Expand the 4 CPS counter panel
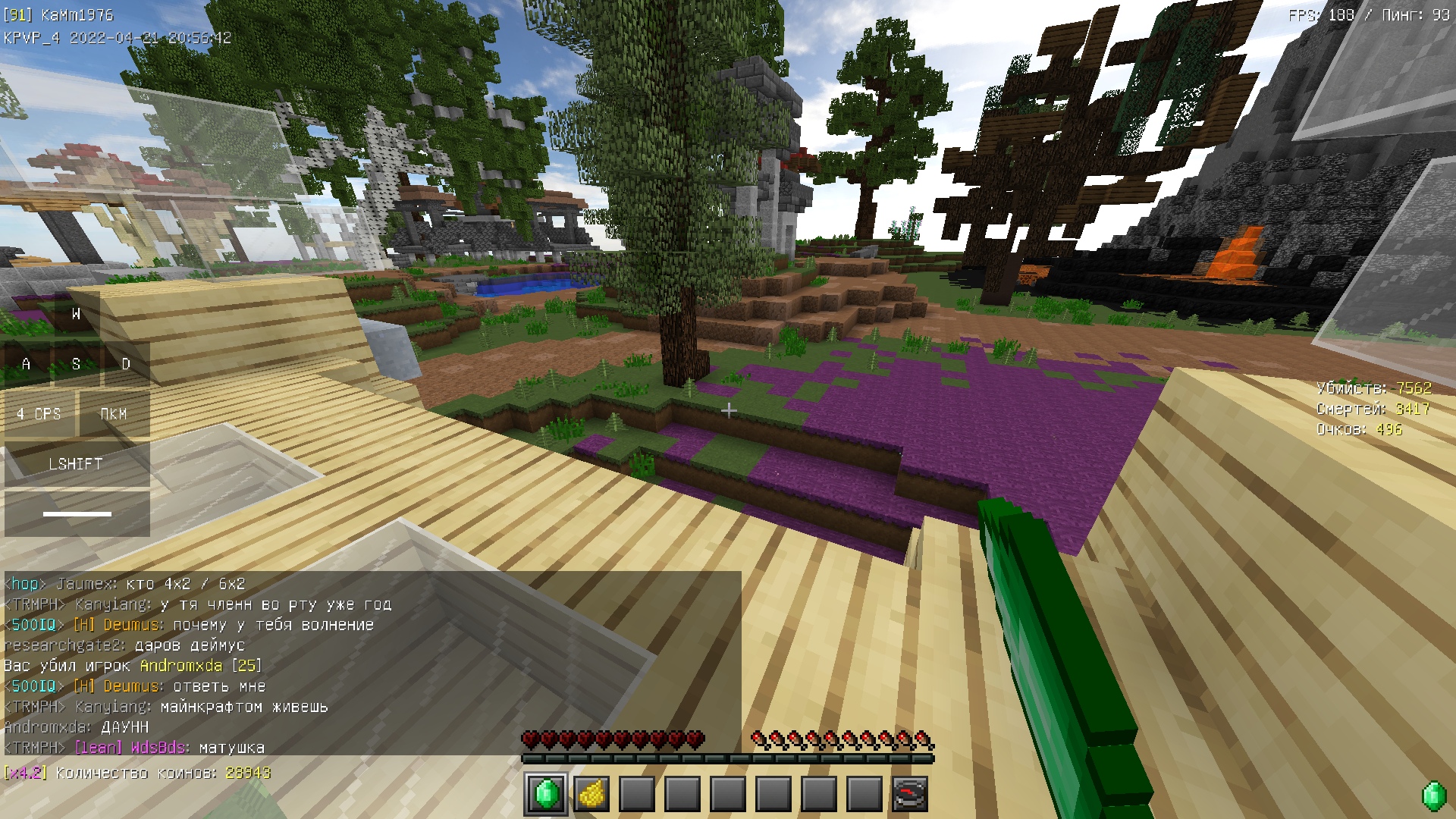 coord(39,414)
